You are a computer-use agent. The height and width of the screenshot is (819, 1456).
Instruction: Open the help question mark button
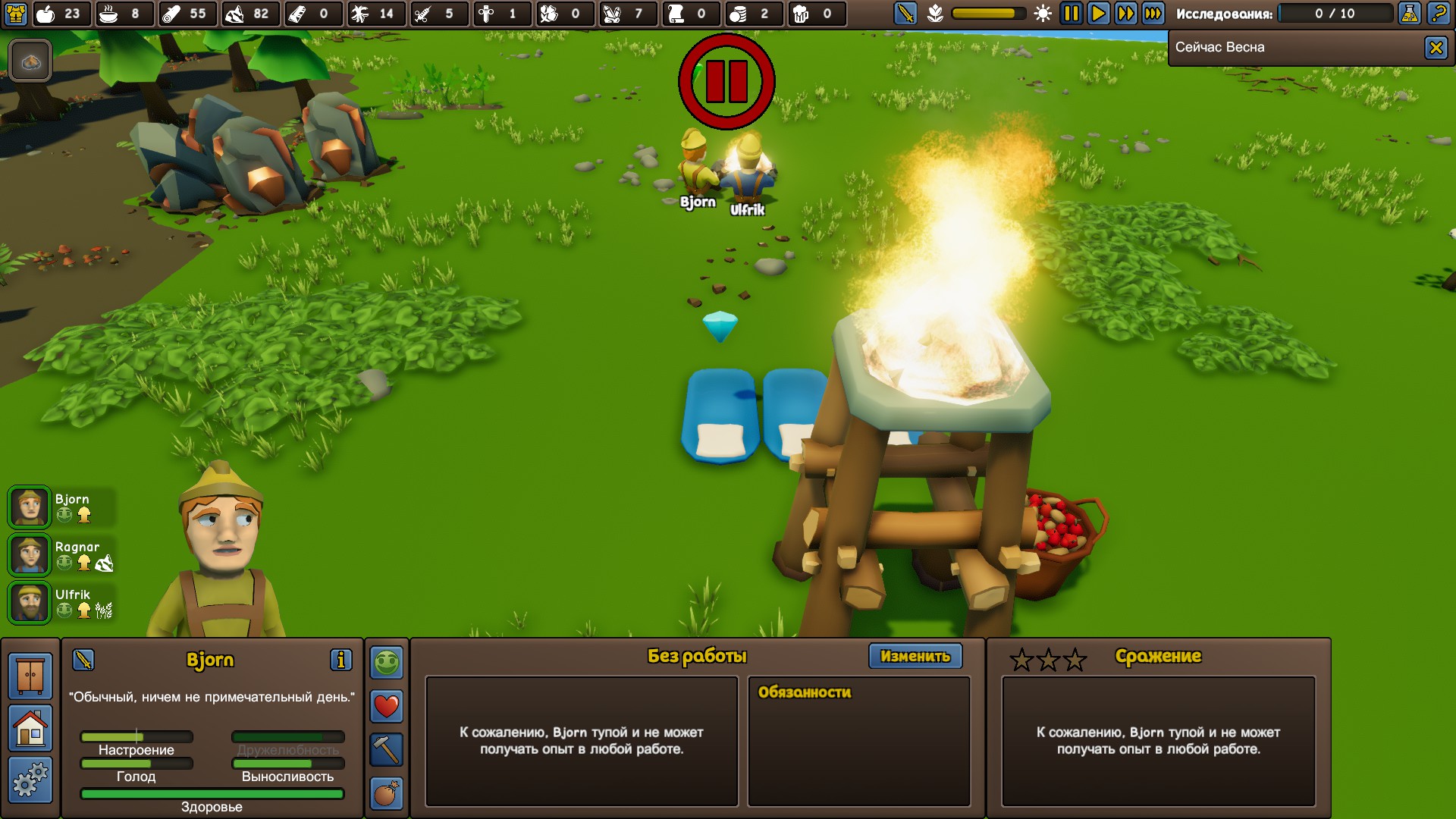tap(1437, 14)
